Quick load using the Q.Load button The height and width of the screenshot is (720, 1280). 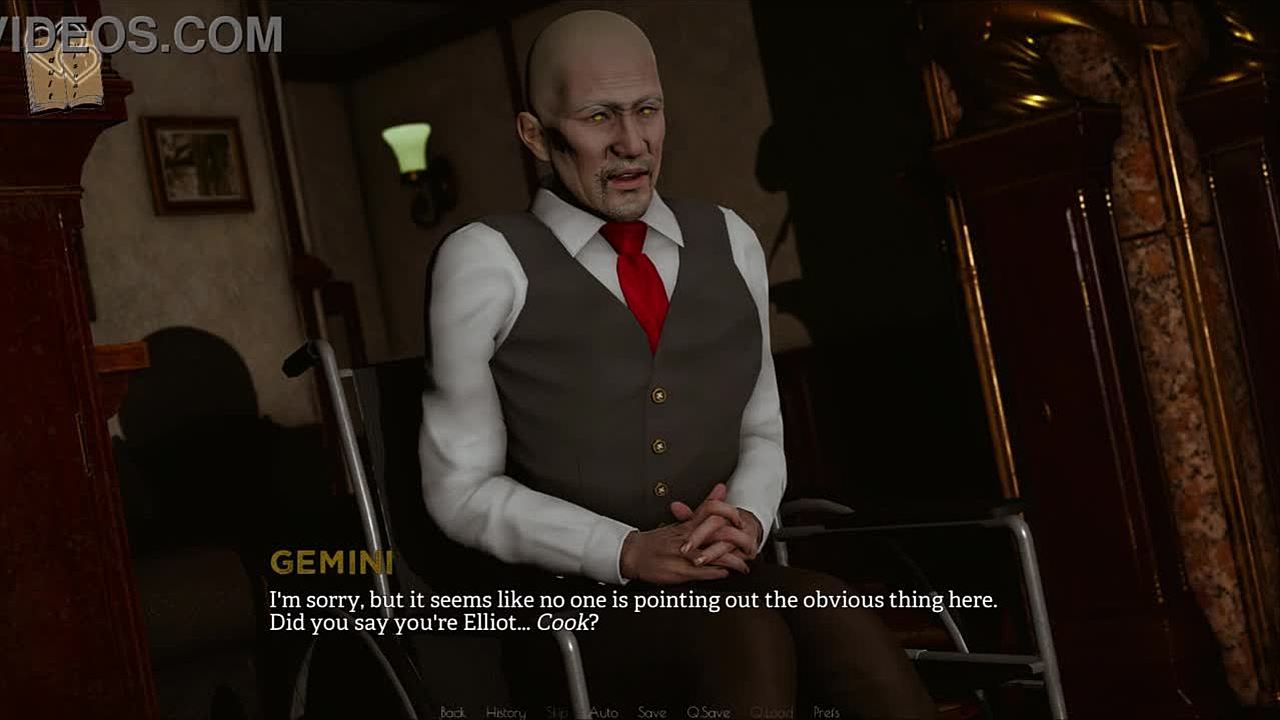(x=771, y=712)
